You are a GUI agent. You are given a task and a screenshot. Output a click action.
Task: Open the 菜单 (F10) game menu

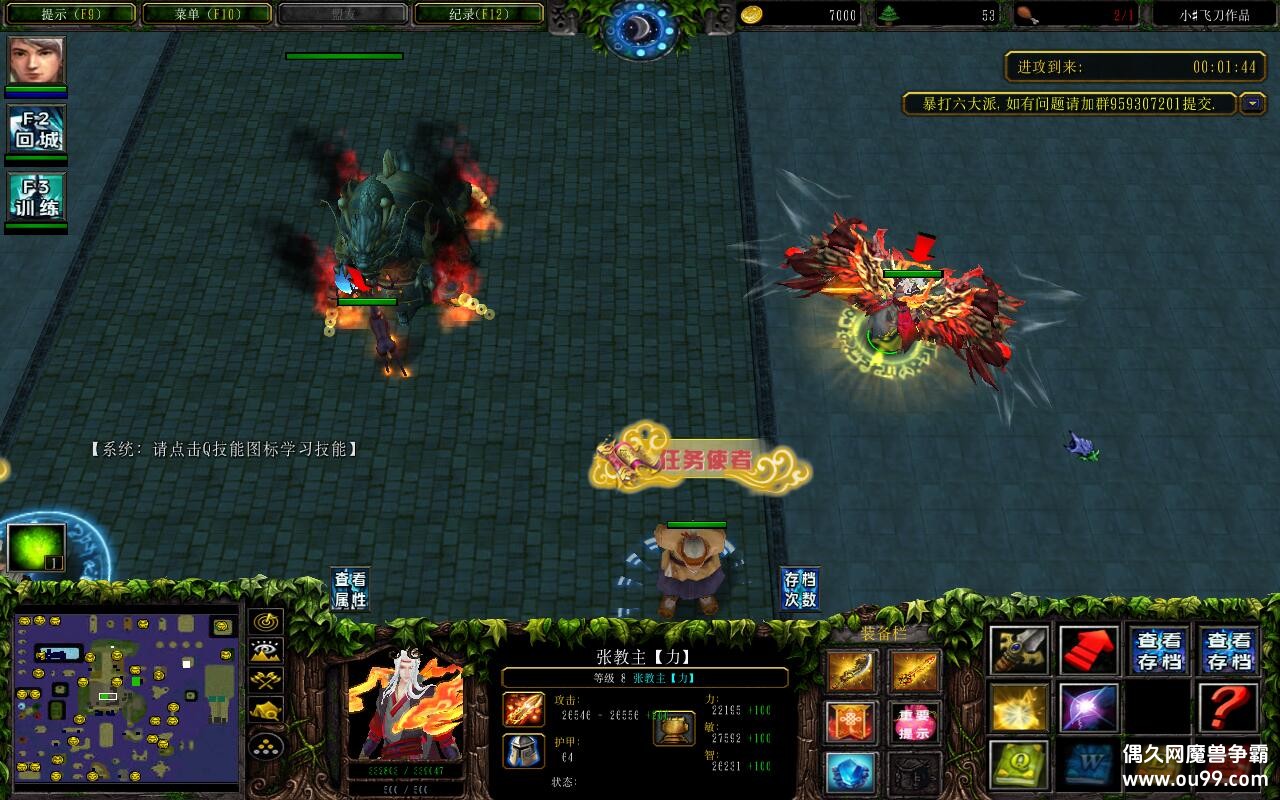(207, 14)
